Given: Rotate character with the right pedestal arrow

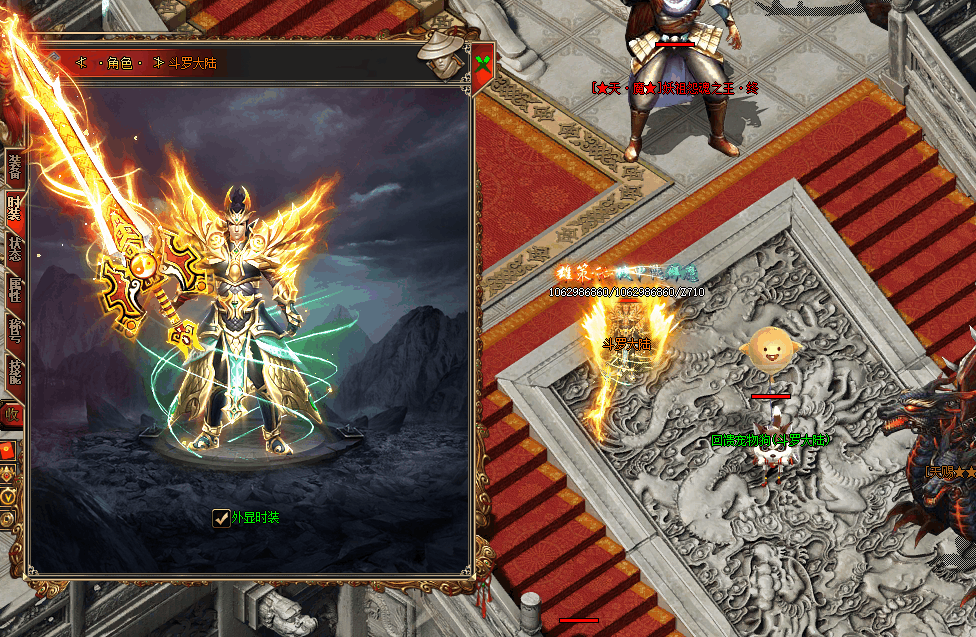Looking at the screenshot, I should (349, 431).
